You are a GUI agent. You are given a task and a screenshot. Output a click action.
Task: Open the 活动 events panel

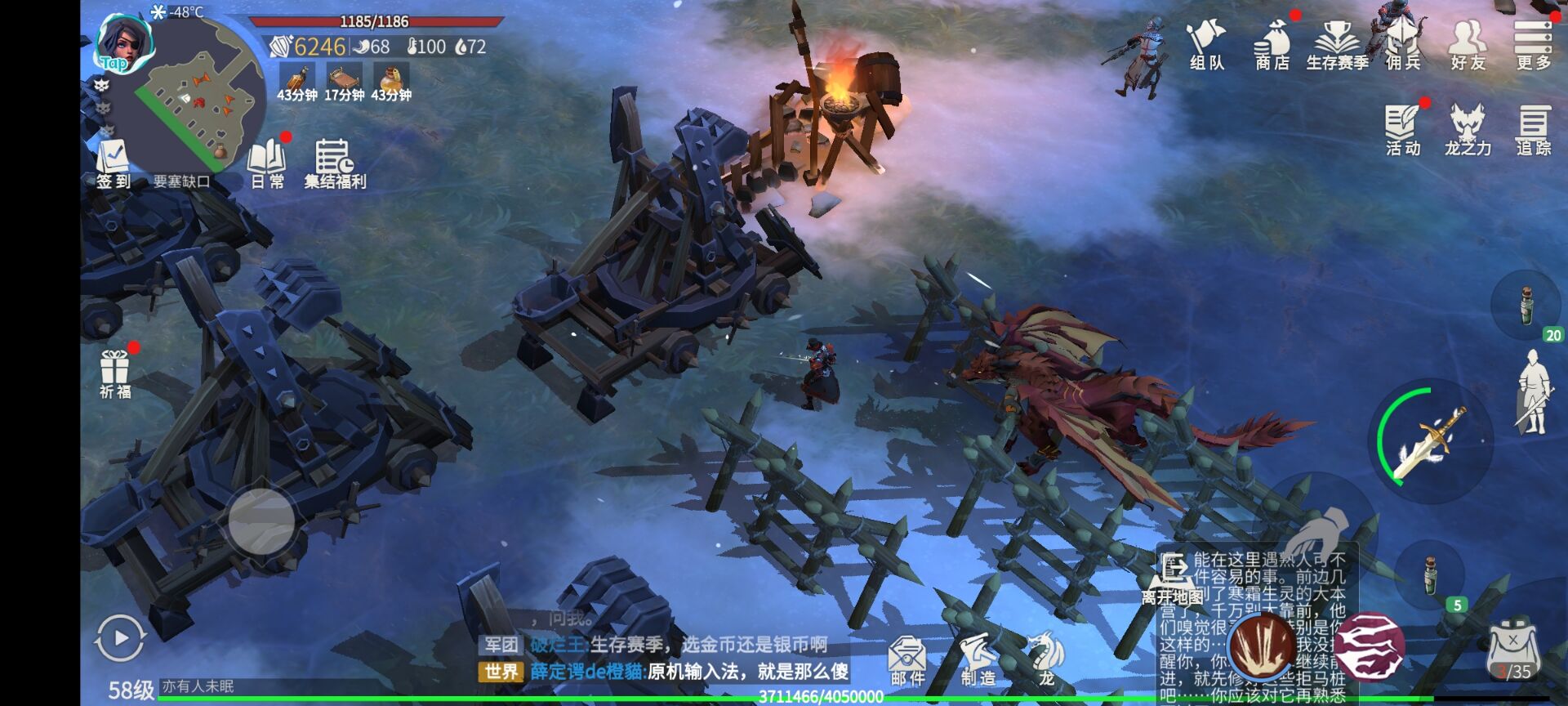point(1403,130)
